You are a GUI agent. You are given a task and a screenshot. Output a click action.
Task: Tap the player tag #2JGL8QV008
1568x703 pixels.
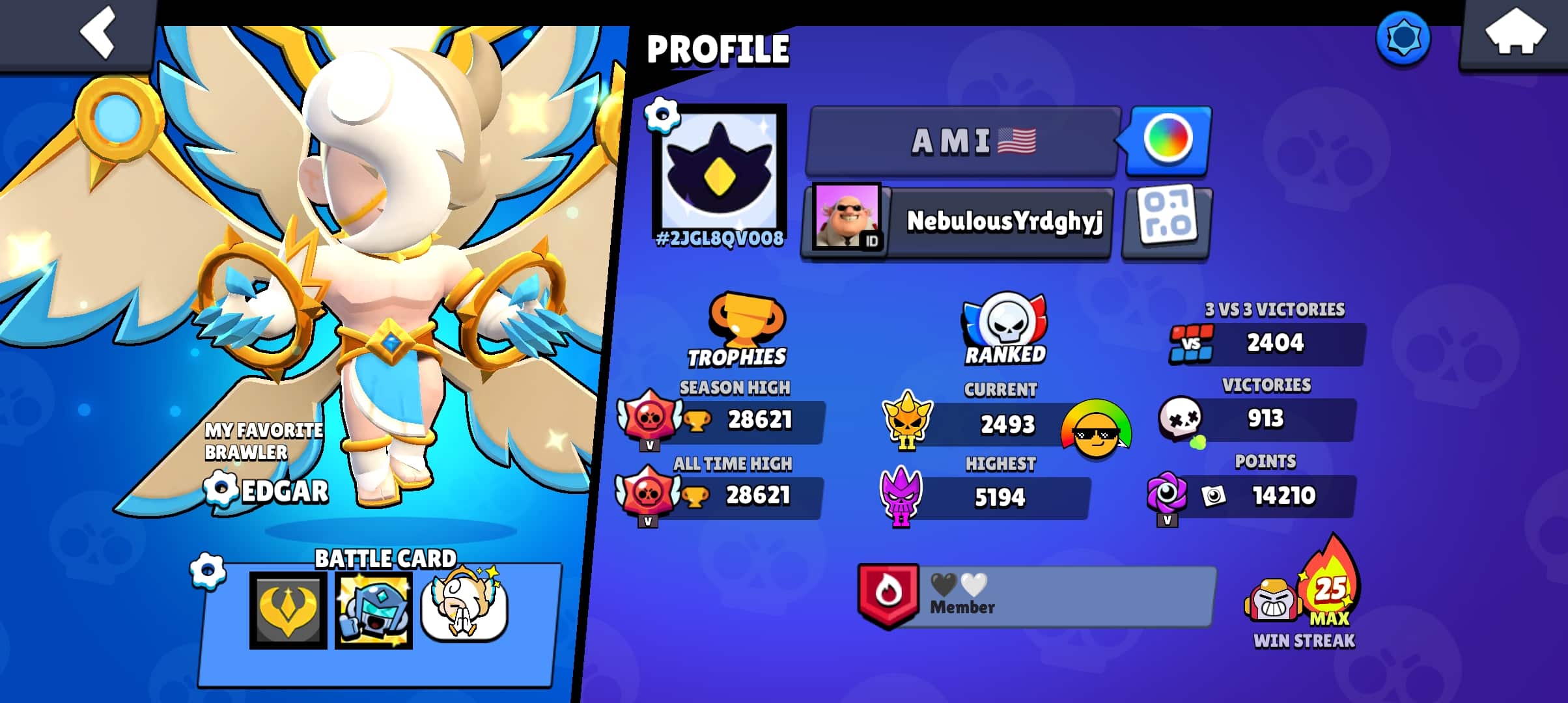pyautogui.click(x=720, y=239)
